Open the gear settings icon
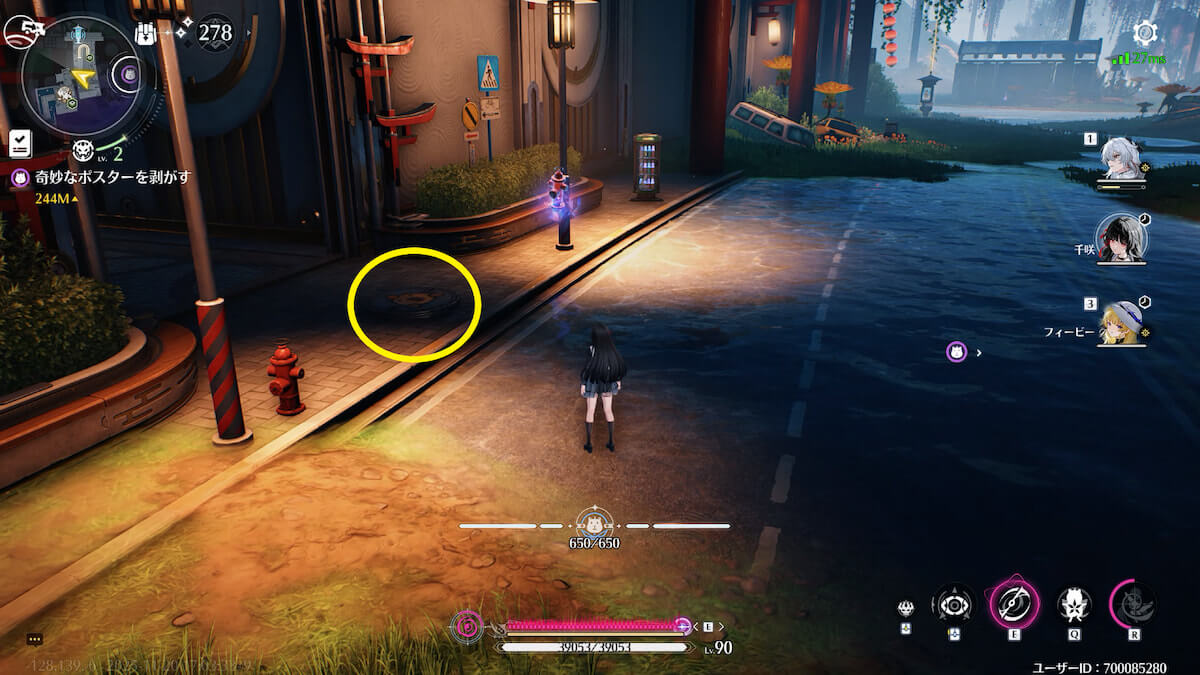Viewport: 1200px width, 675px height. coord(1145,33)
